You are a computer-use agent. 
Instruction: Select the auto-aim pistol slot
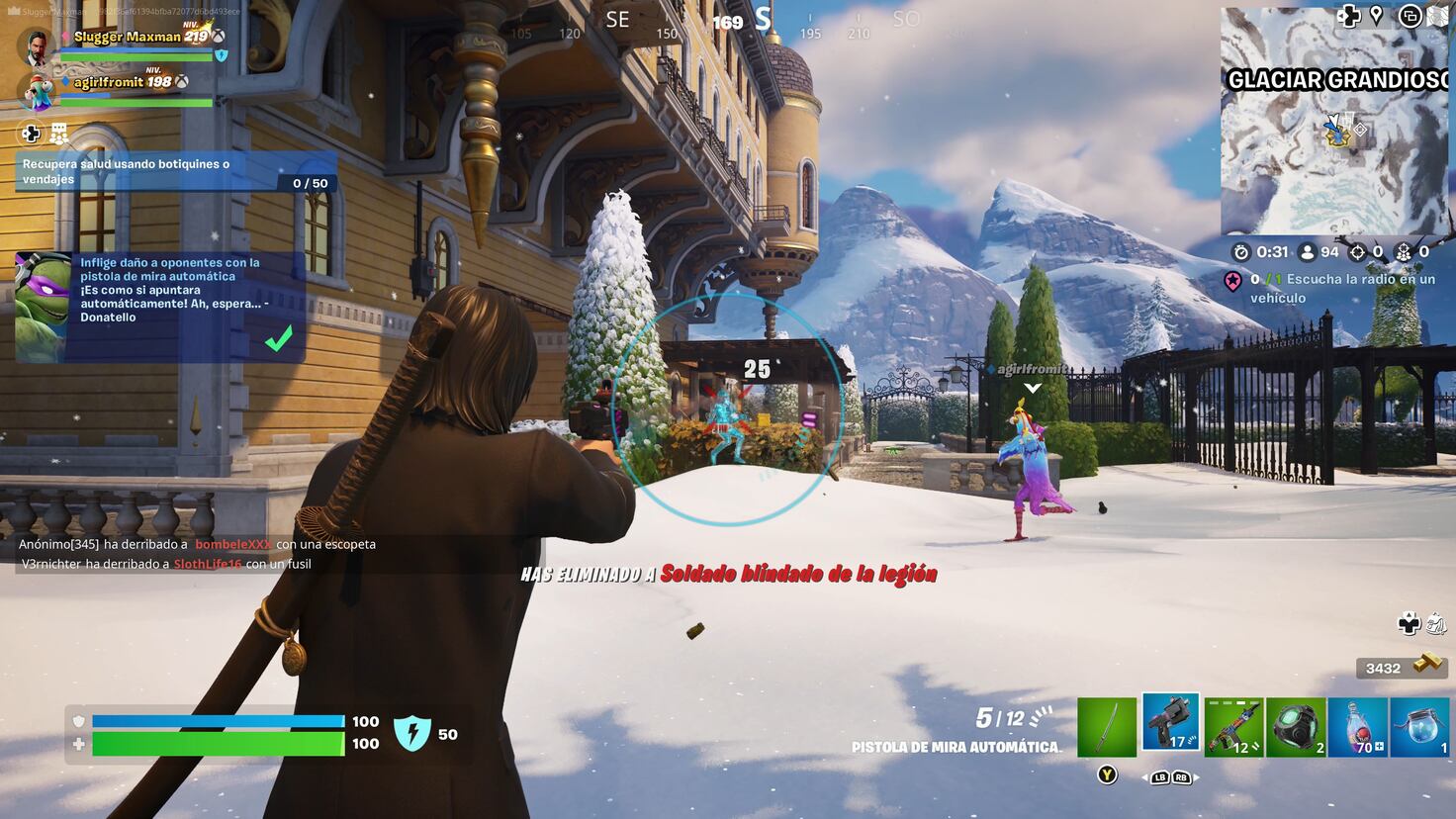1171,723
